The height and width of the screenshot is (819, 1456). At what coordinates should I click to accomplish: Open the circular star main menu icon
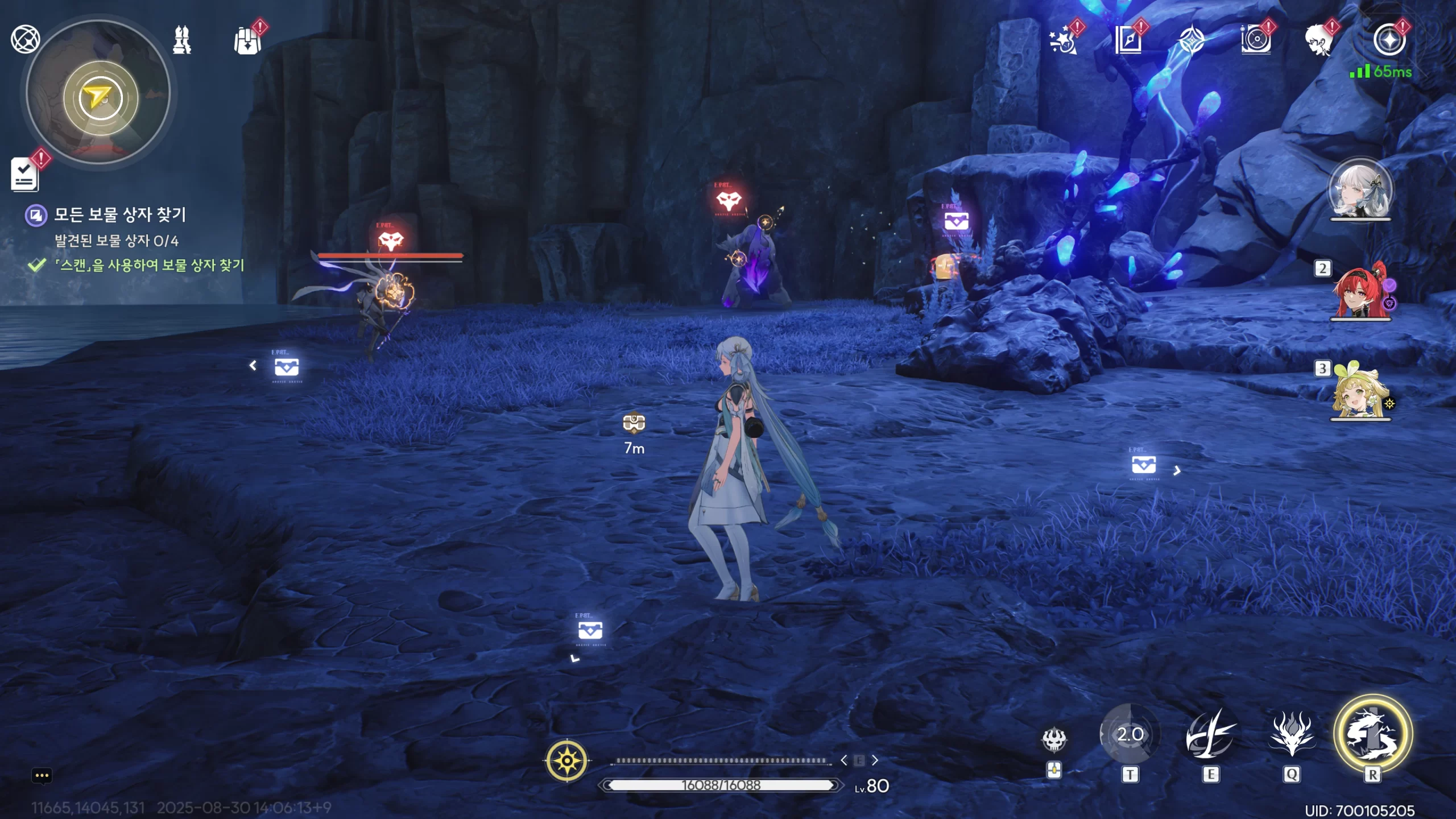point(1389,40)
